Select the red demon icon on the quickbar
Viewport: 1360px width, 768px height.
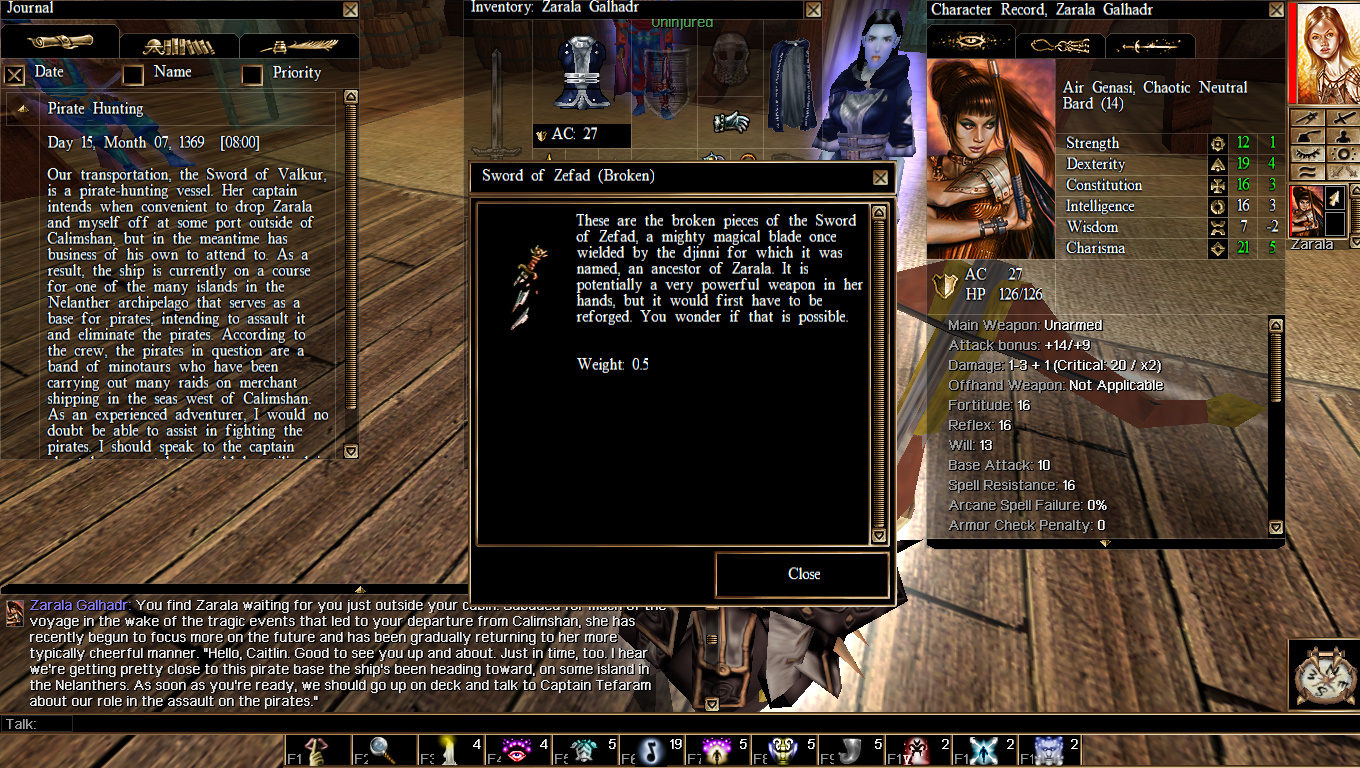(918, 748)
